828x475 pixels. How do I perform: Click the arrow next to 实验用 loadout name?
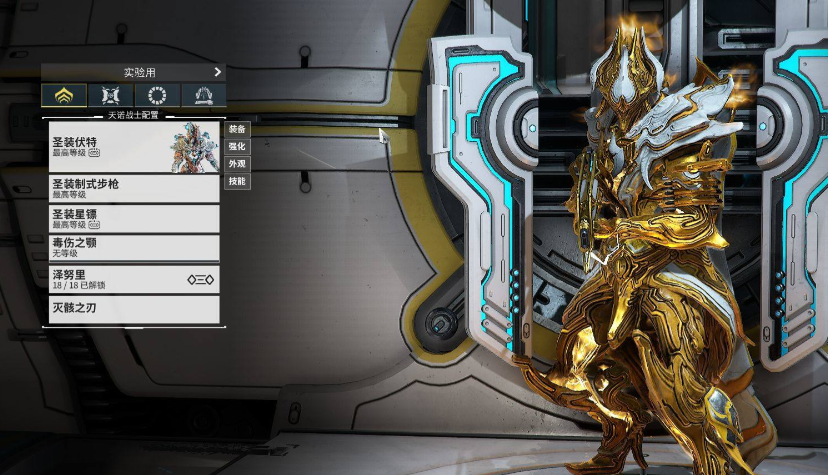click(x=217, y=72)
